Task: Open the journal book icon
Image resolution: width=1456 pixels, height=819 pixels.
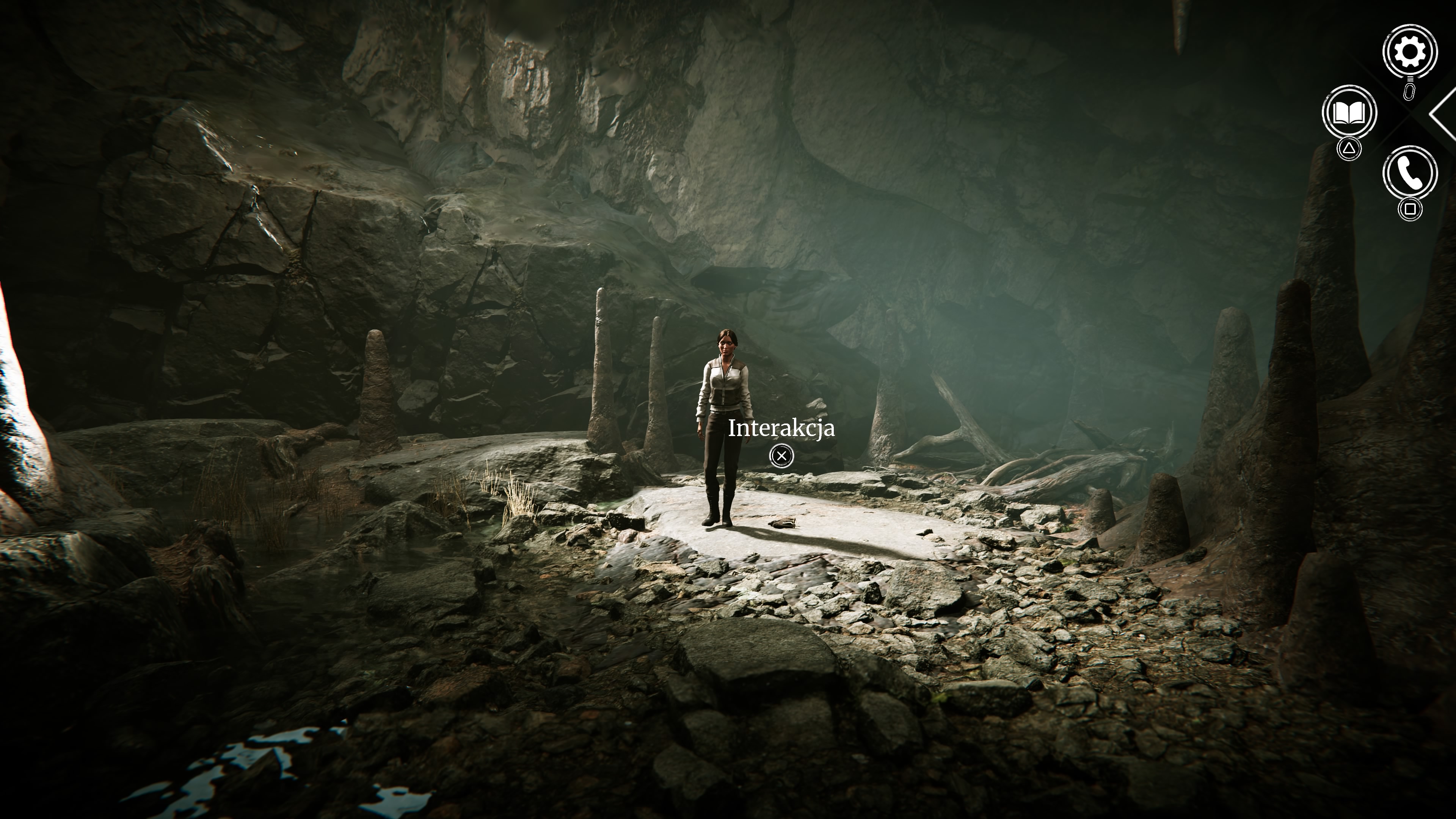Action: tap(1349, 113)
